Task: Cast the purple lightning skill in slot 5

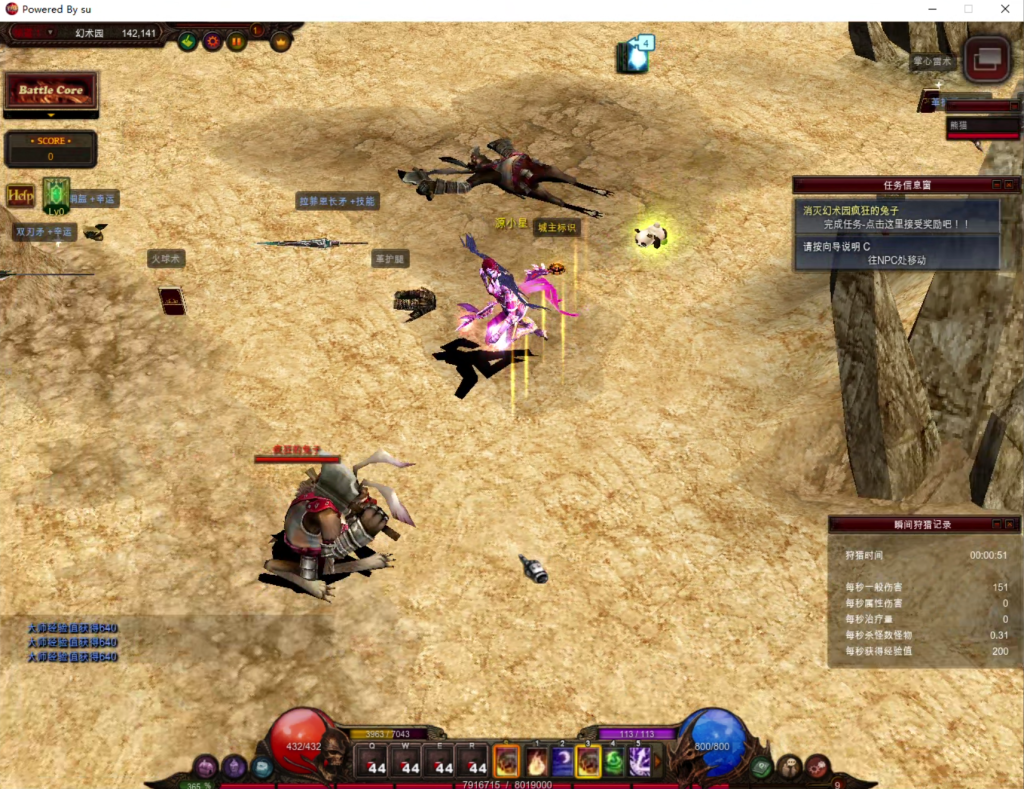Action: pyautogui.click(x=640, y=762)
